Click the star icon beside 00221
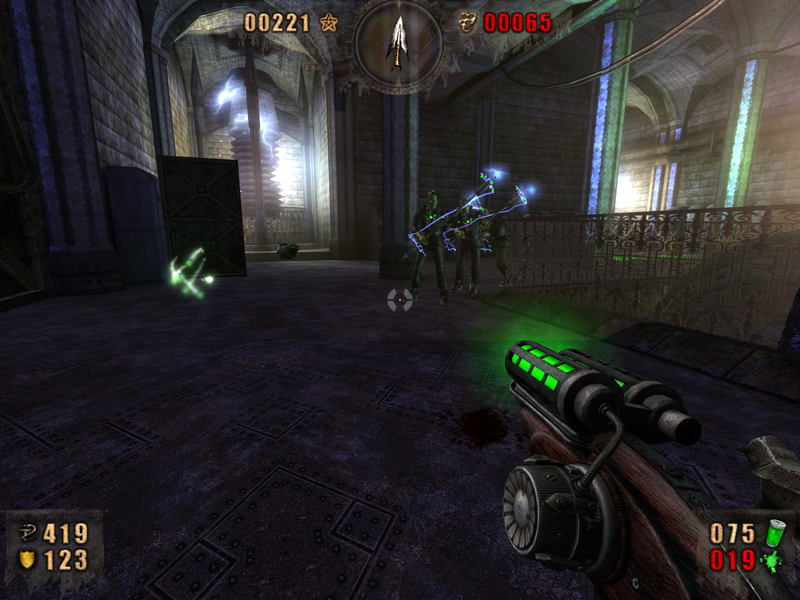Screen dimensions: 800x600 coord(327,22)
